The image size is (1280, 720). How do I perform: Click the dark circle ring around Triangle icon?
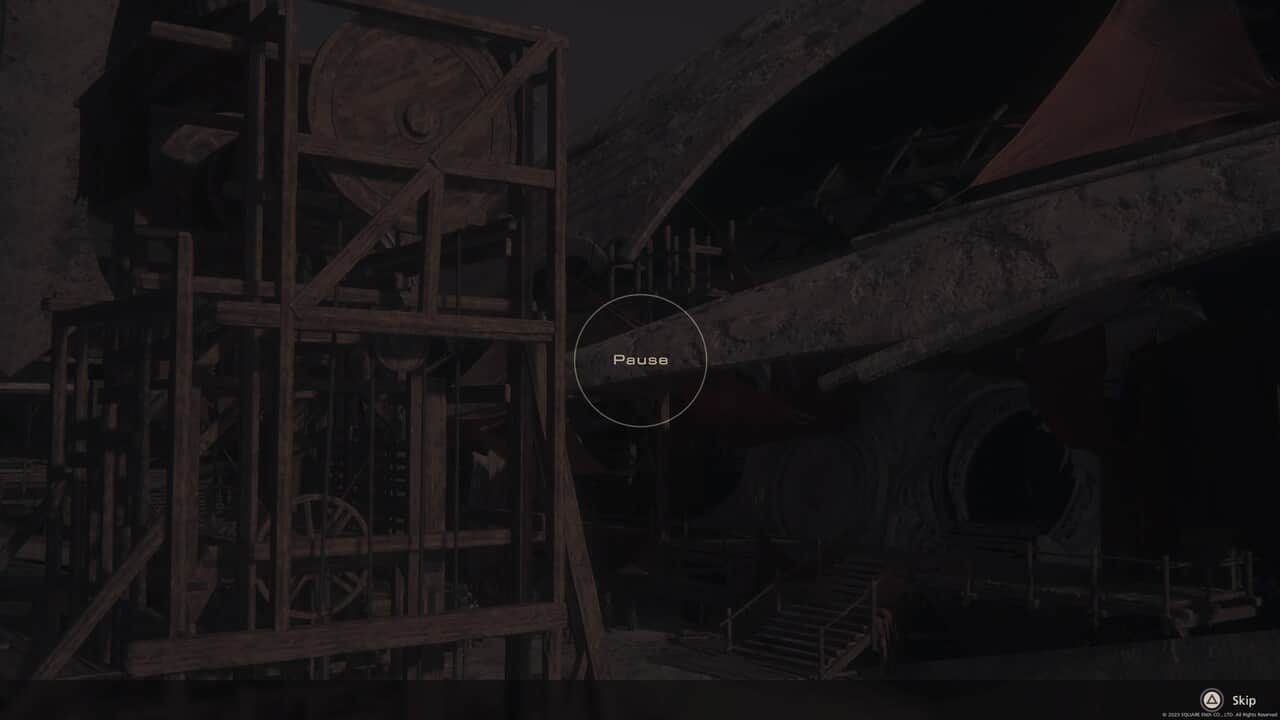(1212, 700)
